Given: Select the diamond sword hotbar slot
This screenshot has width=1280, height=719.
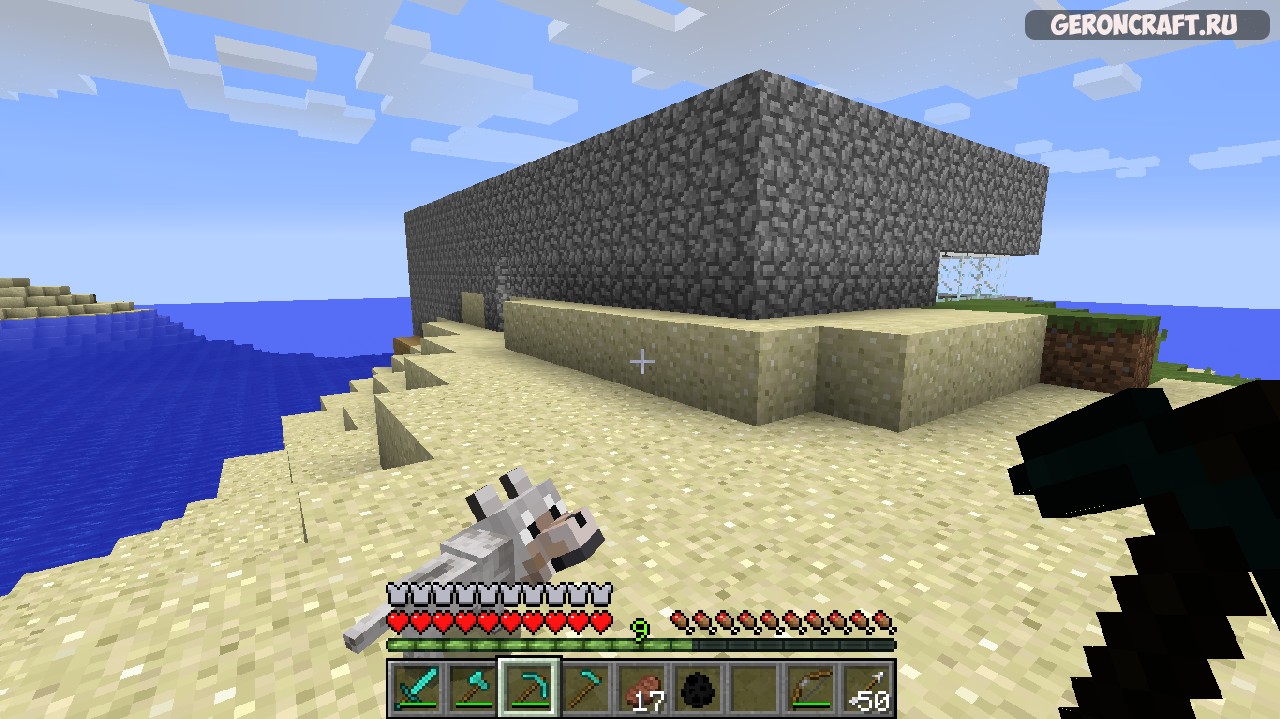Looking at the screenshot, I should 415,687.
